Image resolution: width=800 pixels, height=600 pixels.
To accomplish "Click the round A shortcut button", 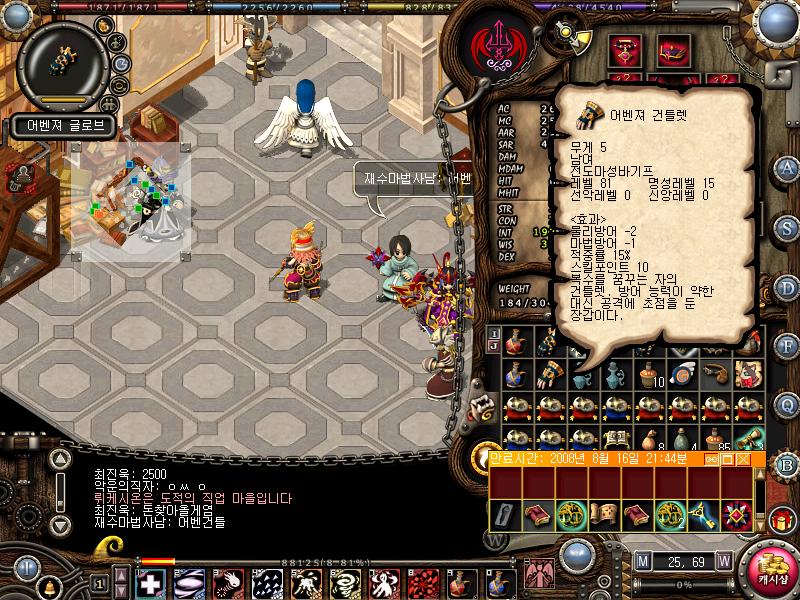I will point(787,167).
